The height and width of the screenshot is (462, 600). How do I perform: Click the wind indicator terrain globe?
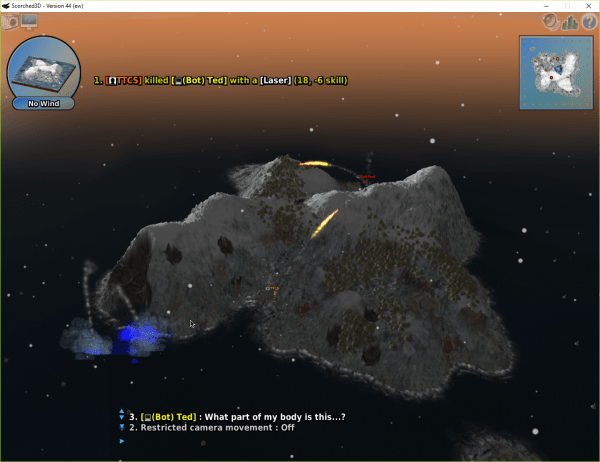[x=43, y=68]
